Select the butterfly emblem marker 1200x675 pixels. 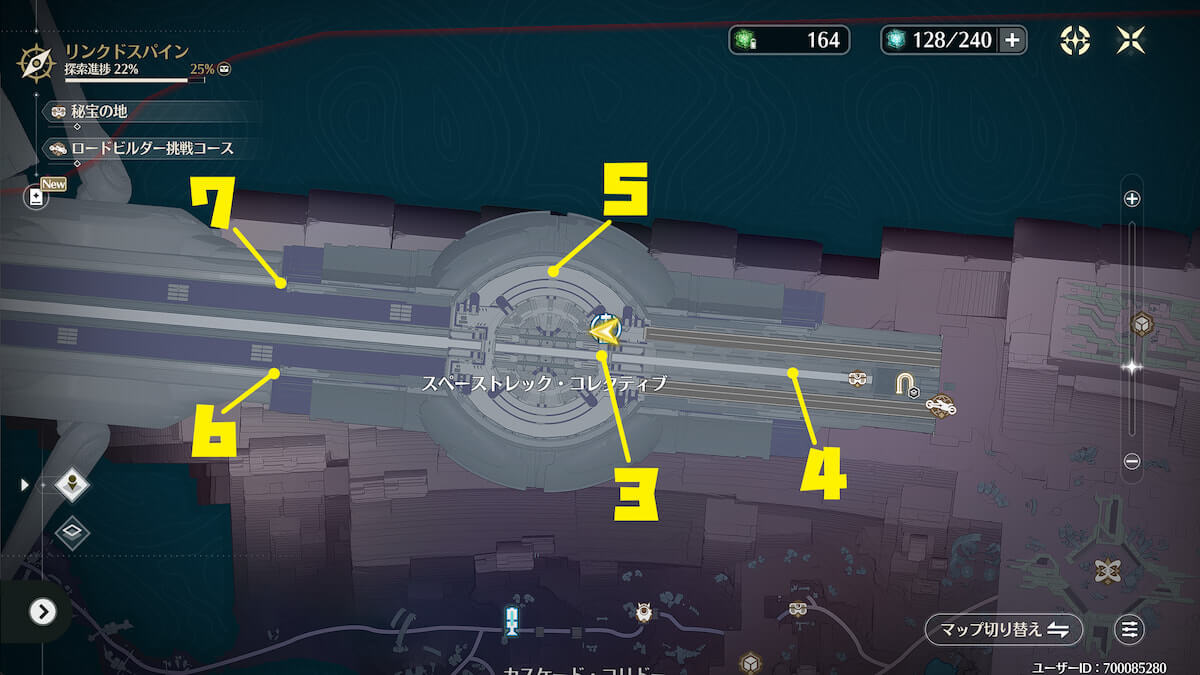point(1107,571)
